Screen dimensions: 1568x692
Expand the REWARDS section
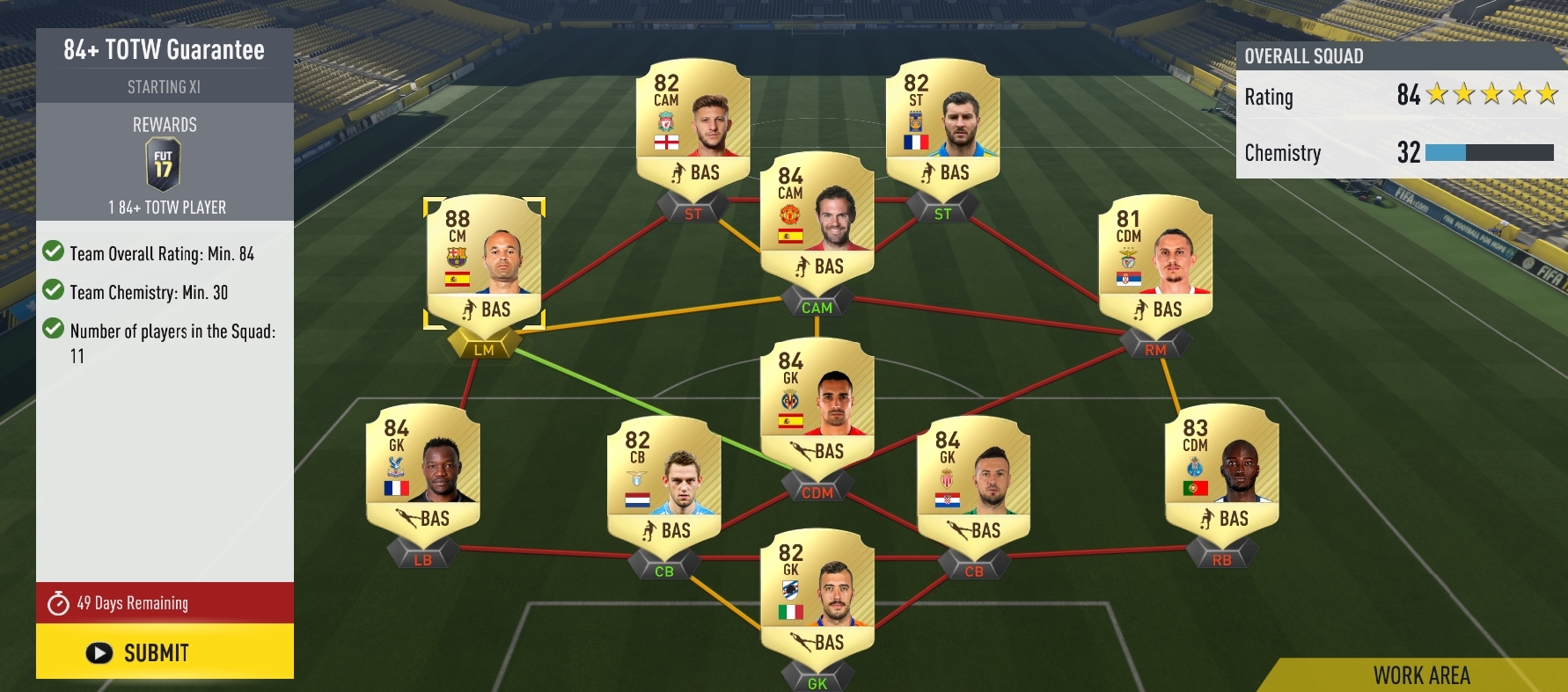coord(164,124)
